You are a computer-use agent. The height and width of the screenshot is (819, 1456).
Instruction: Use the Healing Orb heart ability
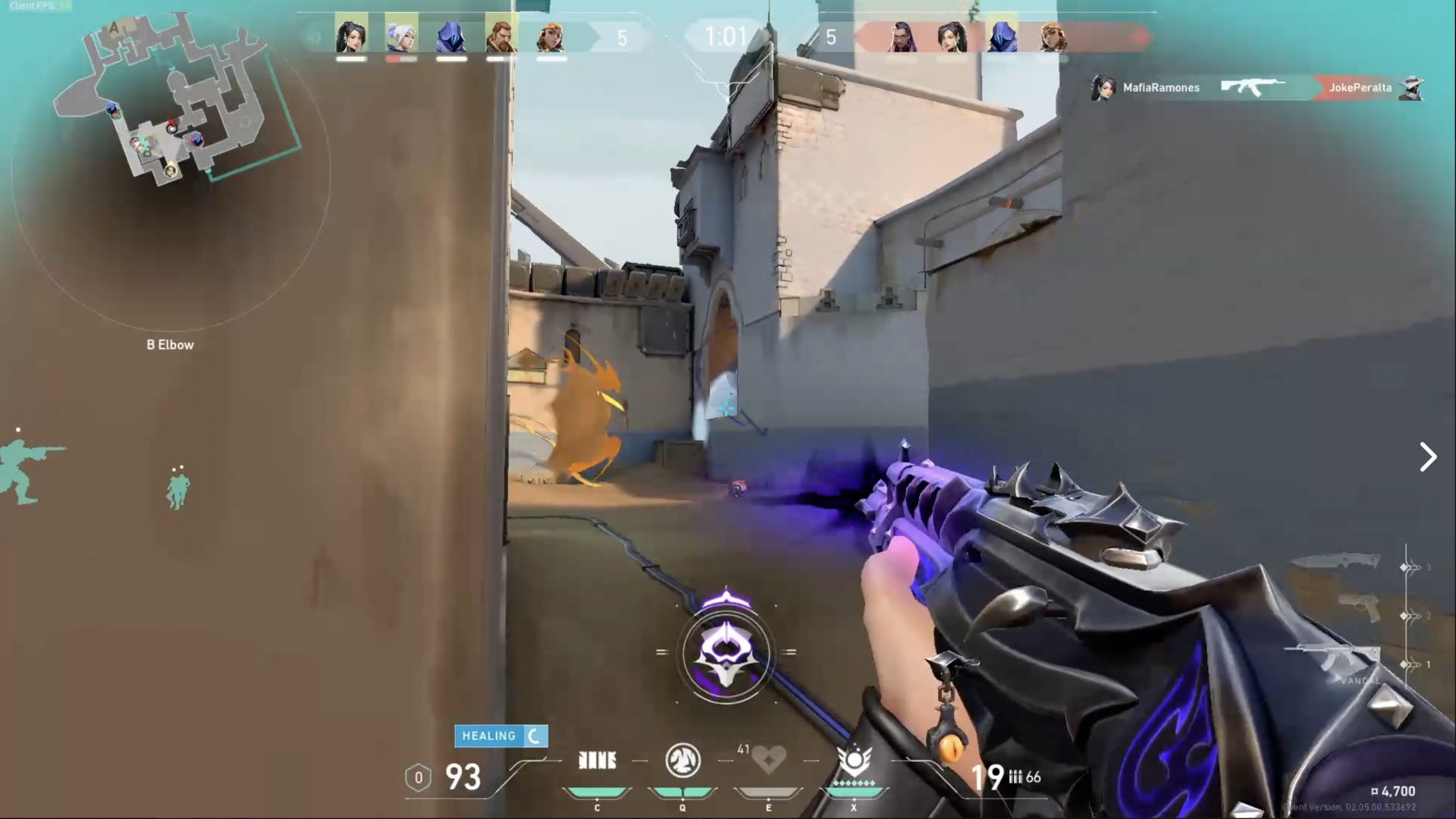(767, 759)
